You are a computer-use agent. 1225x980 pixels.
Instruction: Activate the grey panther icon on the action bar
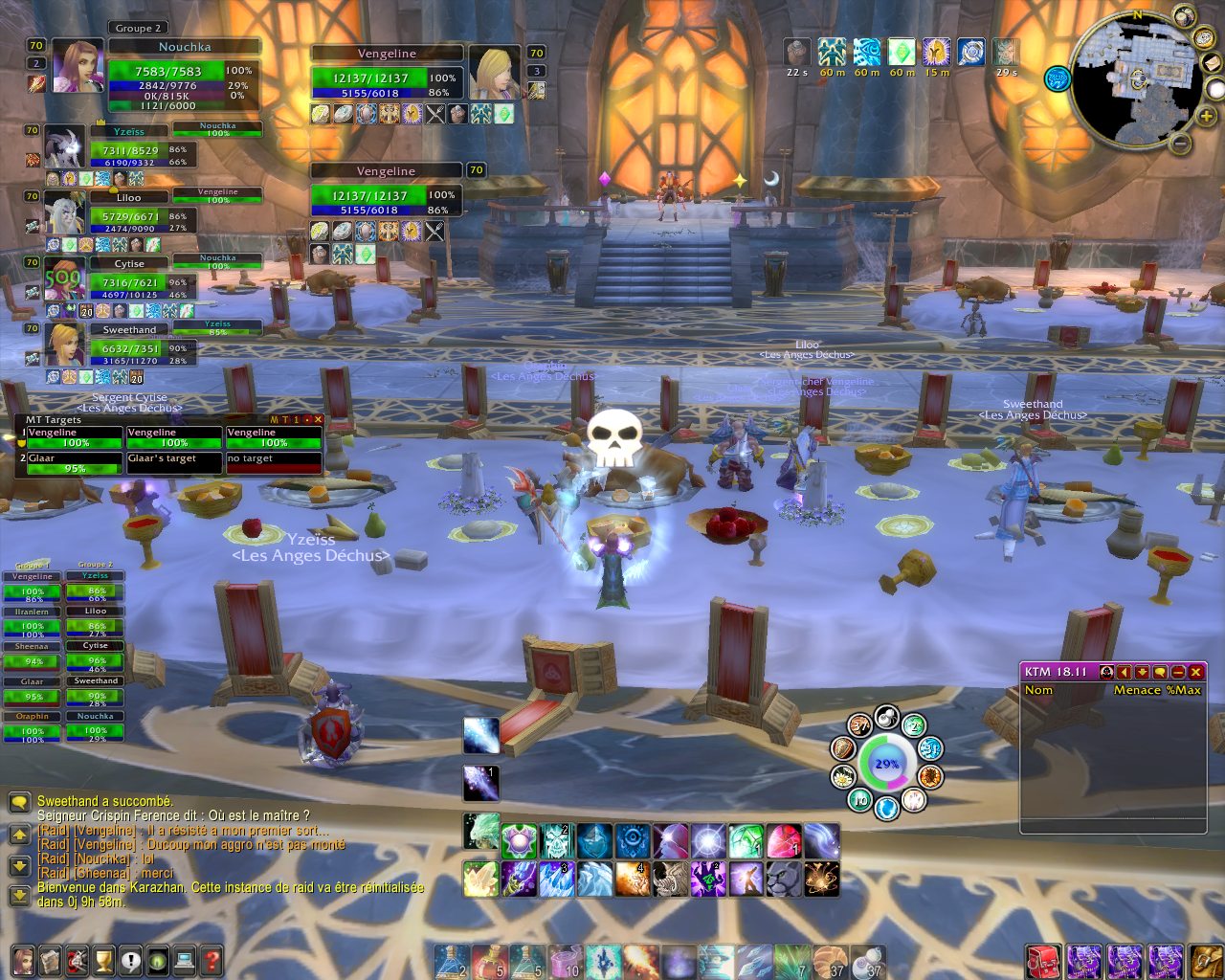pyautogui.click(x=784, y=879)
